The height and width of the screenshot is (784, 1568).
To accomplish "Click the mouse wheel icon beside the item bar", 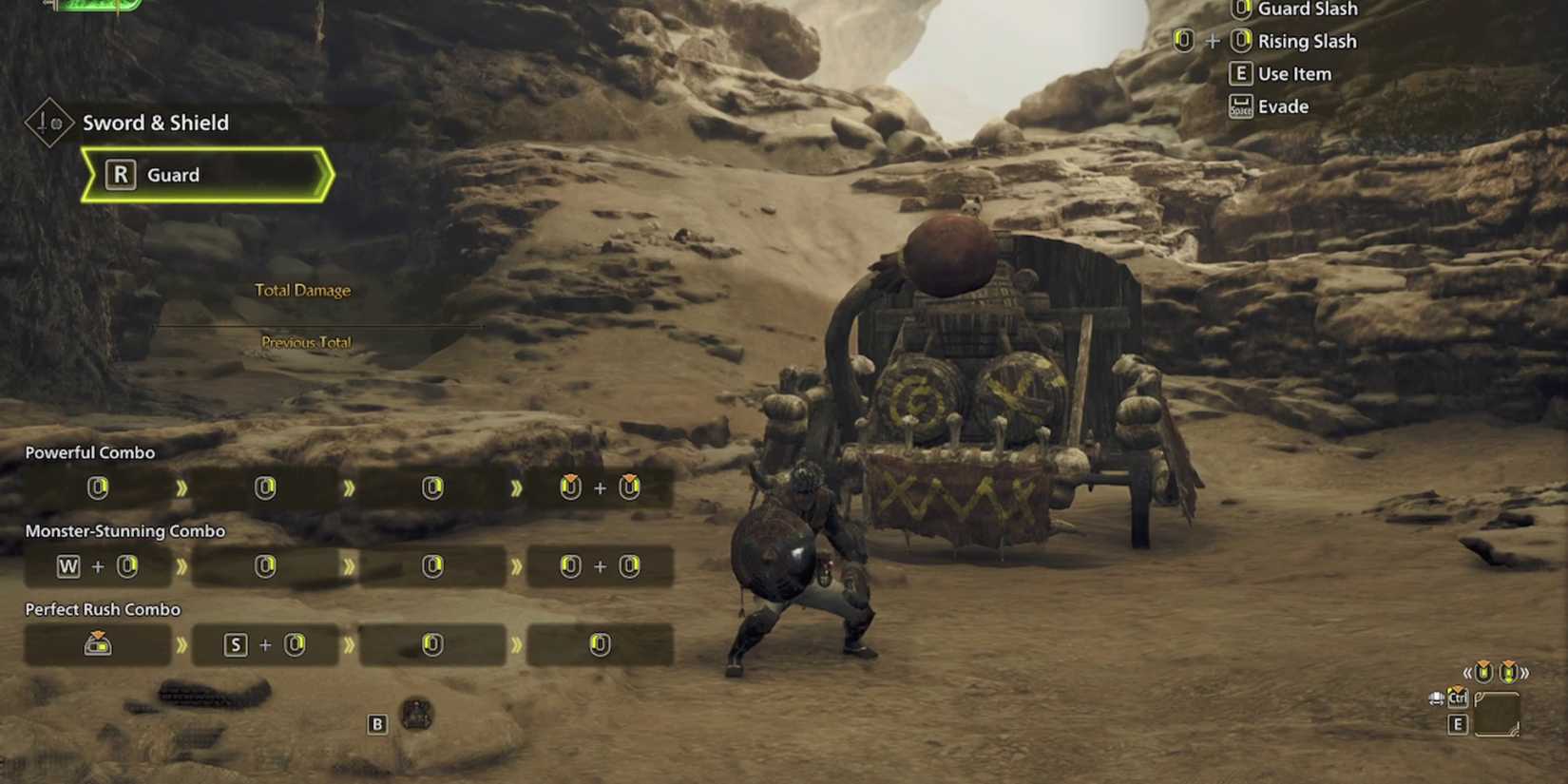I will tap(1437, 698).
